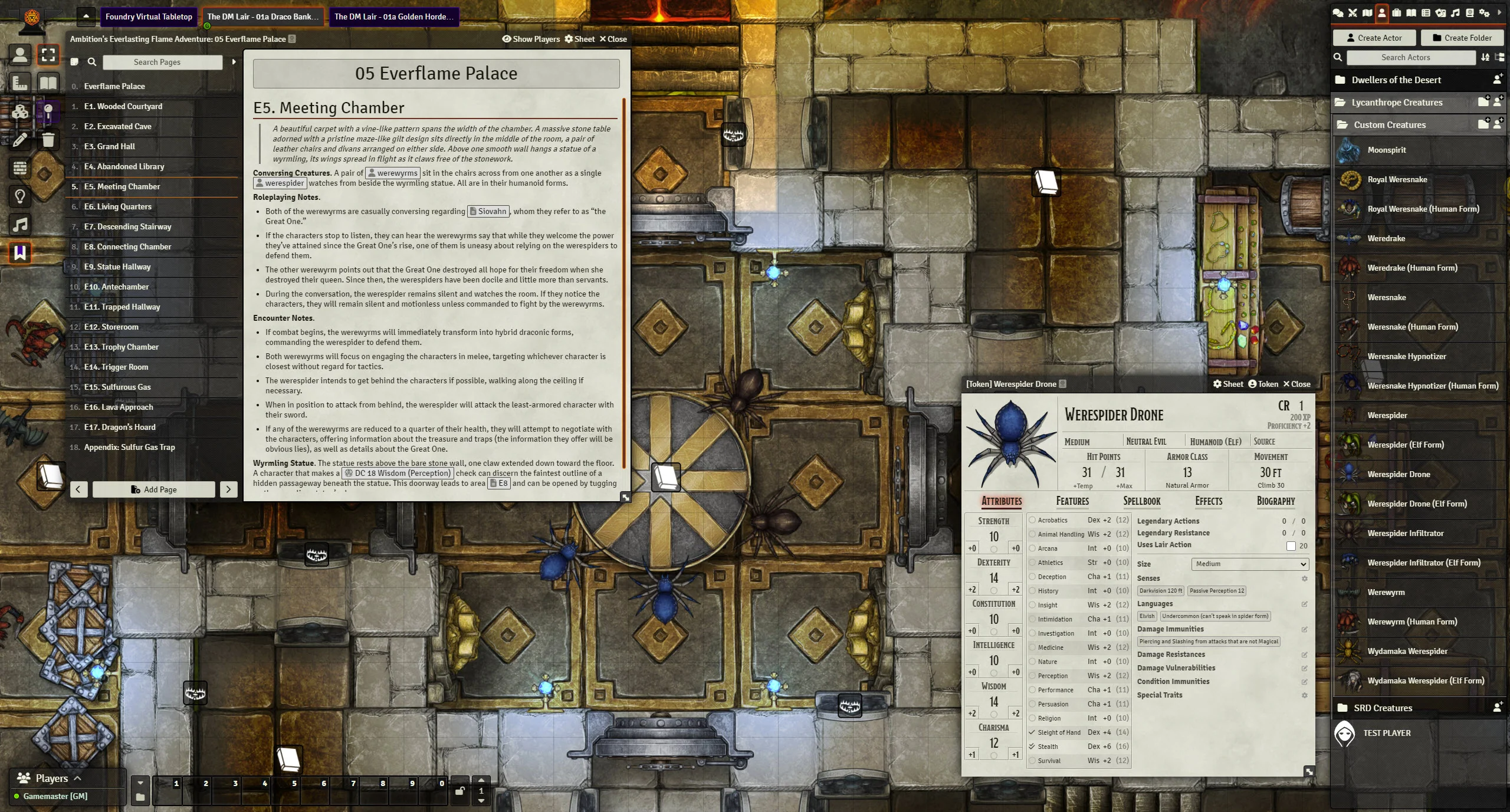Click the Add Page button

pos(153,489)
